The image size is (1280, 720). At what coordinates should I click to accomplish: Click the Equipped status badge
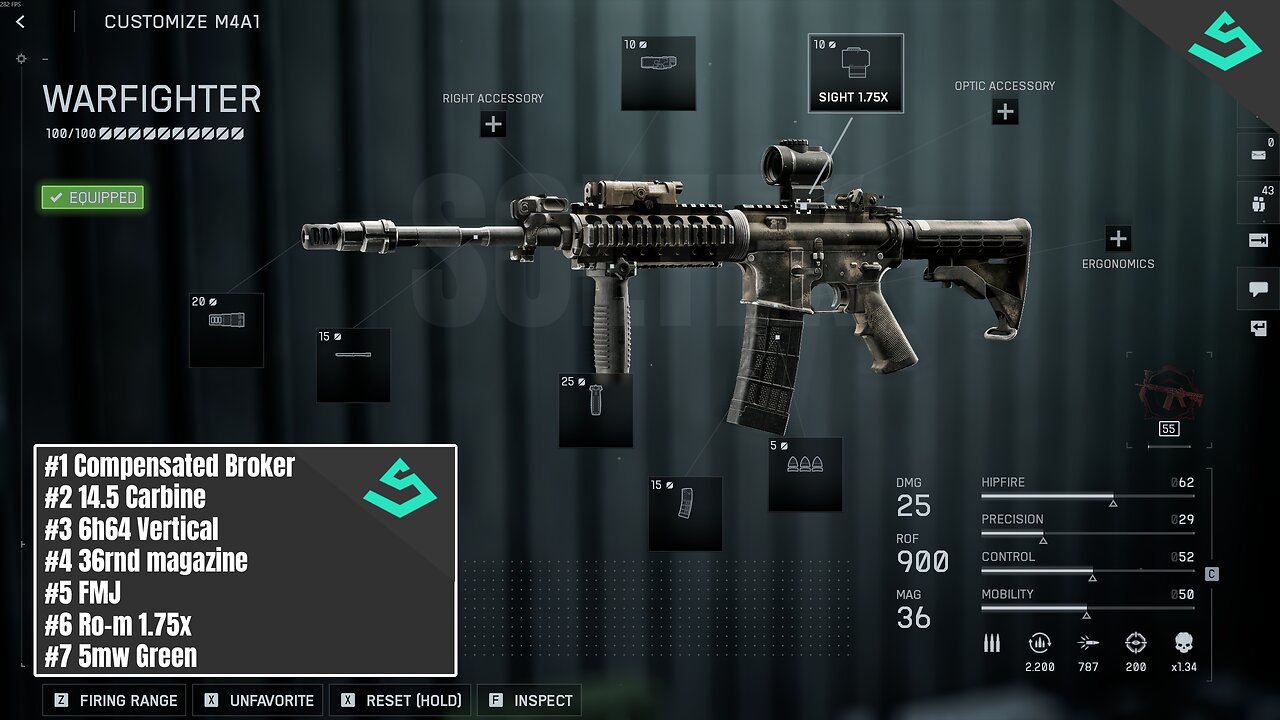(x=92, y=198)
